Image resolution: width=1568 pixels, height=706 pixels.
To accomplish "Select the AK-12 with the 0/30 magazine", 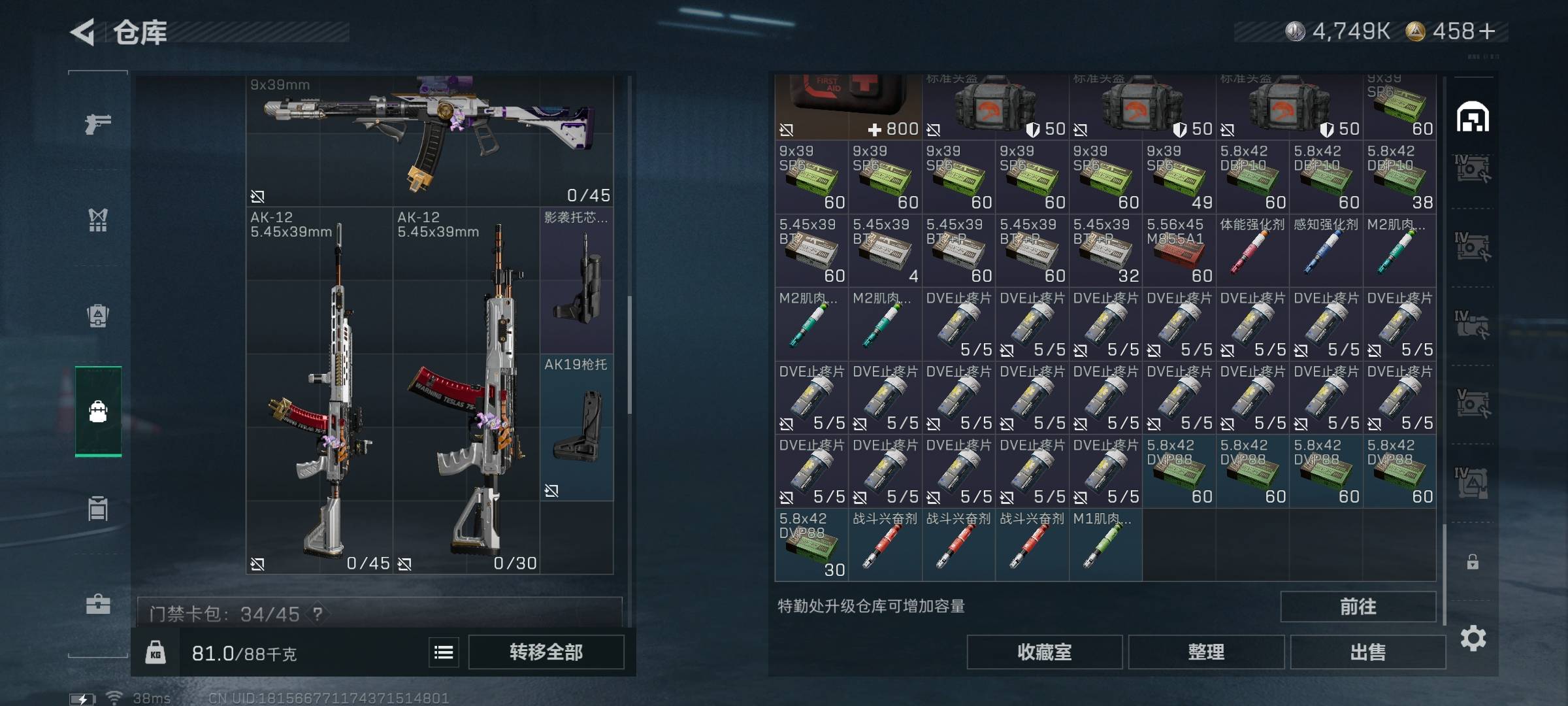I will tap(466, 392).
